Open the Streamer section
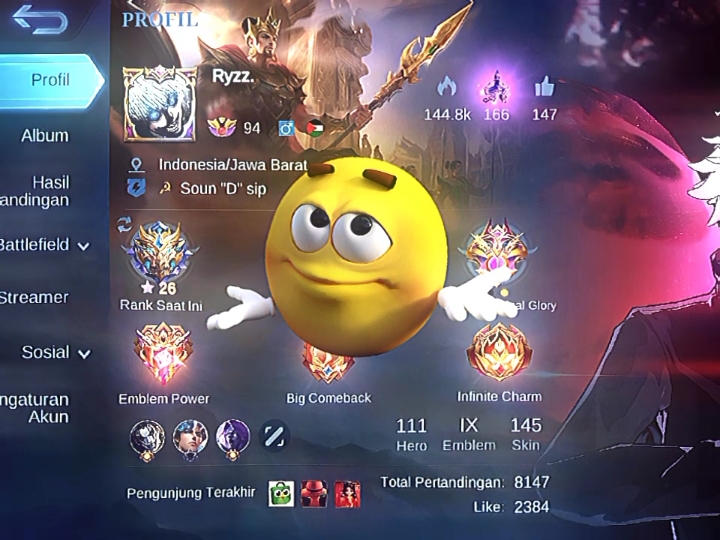720x540 pixels. pos(35,297)
